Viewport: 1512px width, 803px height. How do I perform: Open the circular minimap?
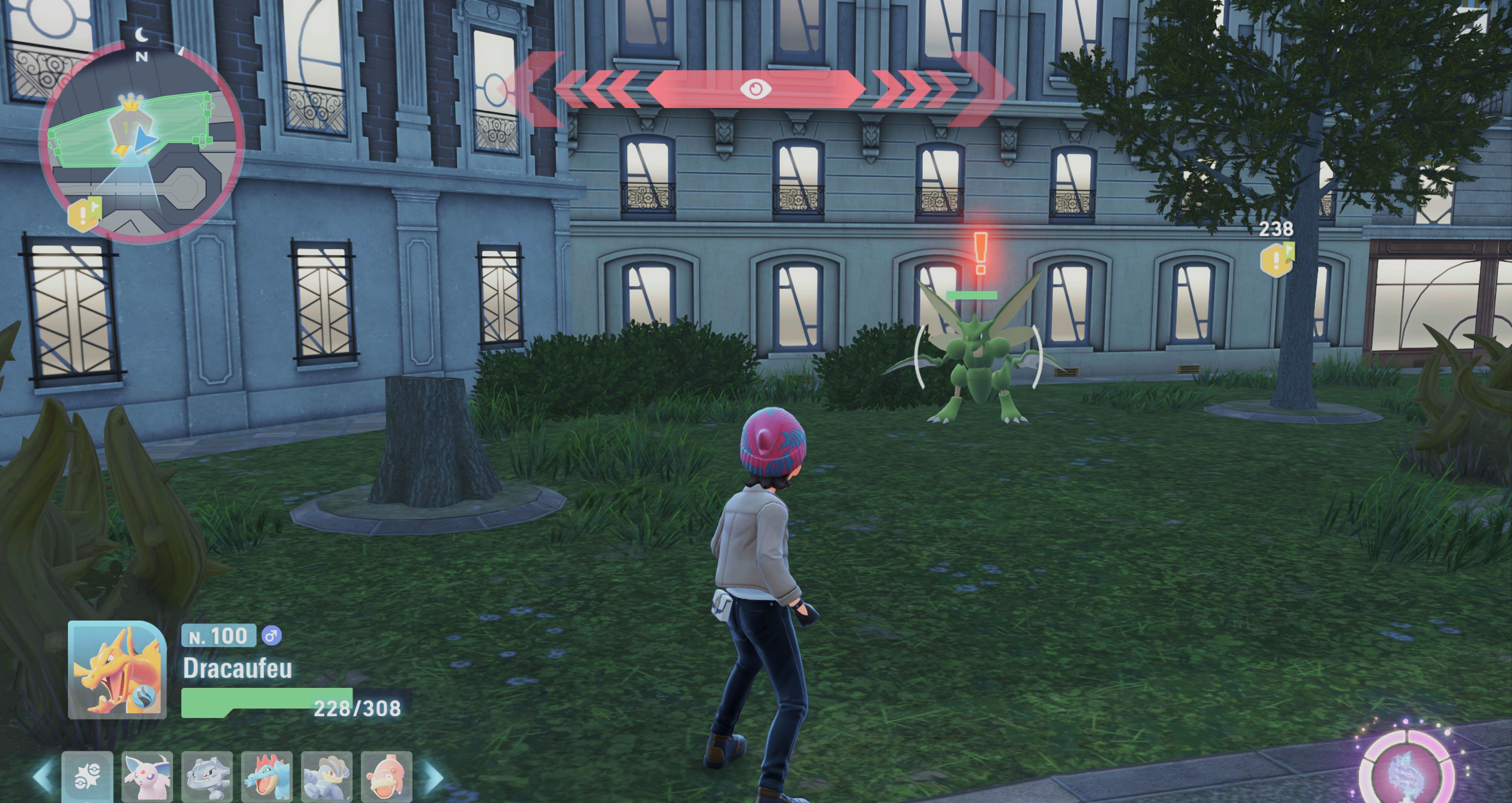pos(141,141)
